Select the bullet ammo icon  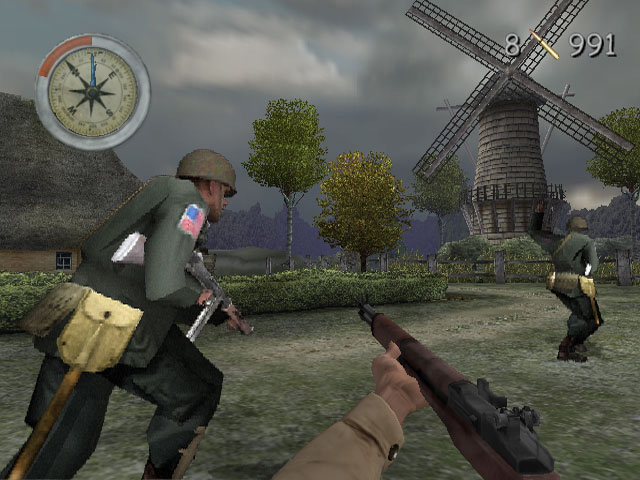click(545, 45)
